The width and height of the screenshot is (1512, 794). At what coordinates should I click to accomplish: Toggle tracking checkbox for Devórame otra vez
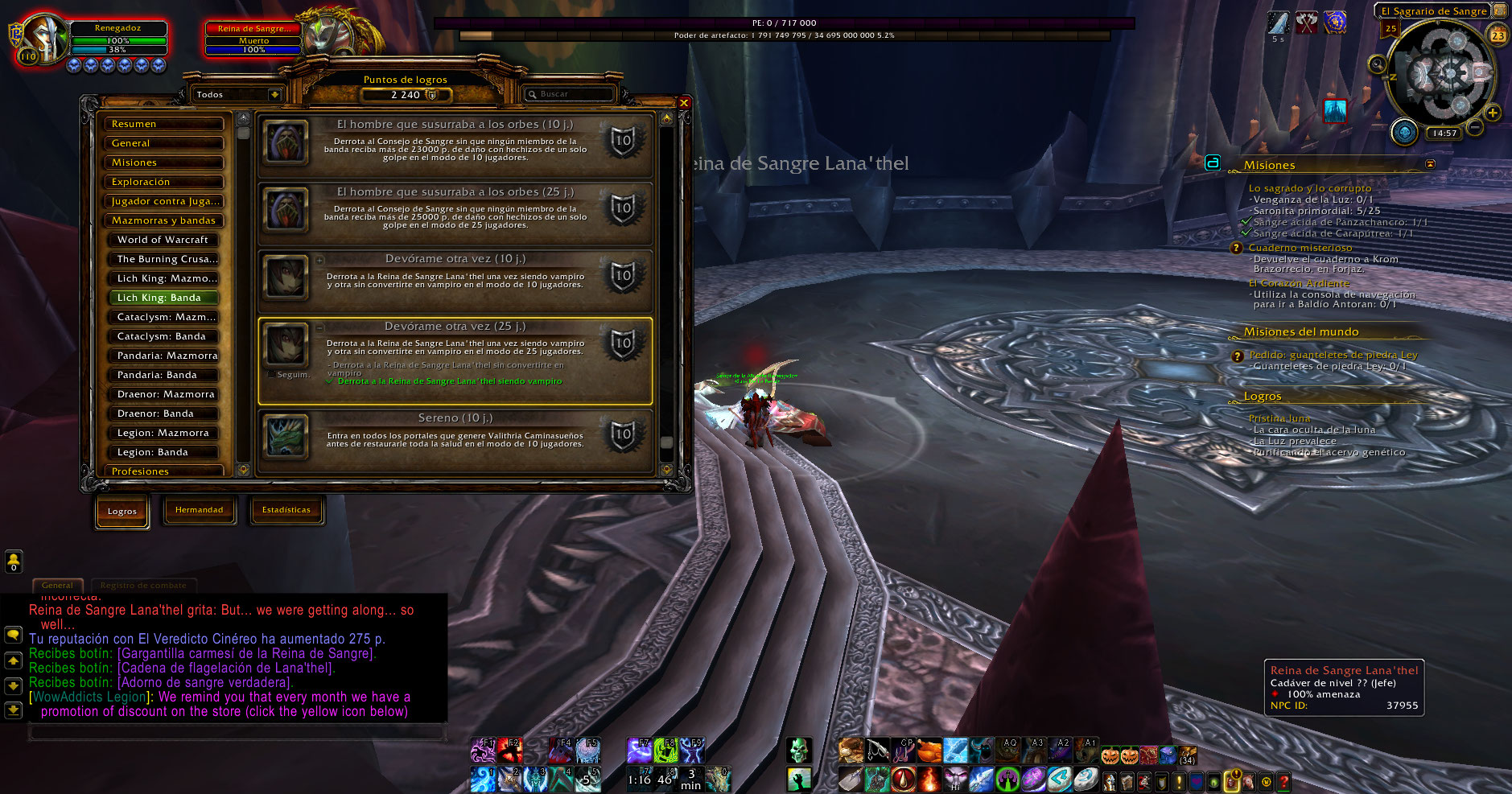tap(271, 374)
